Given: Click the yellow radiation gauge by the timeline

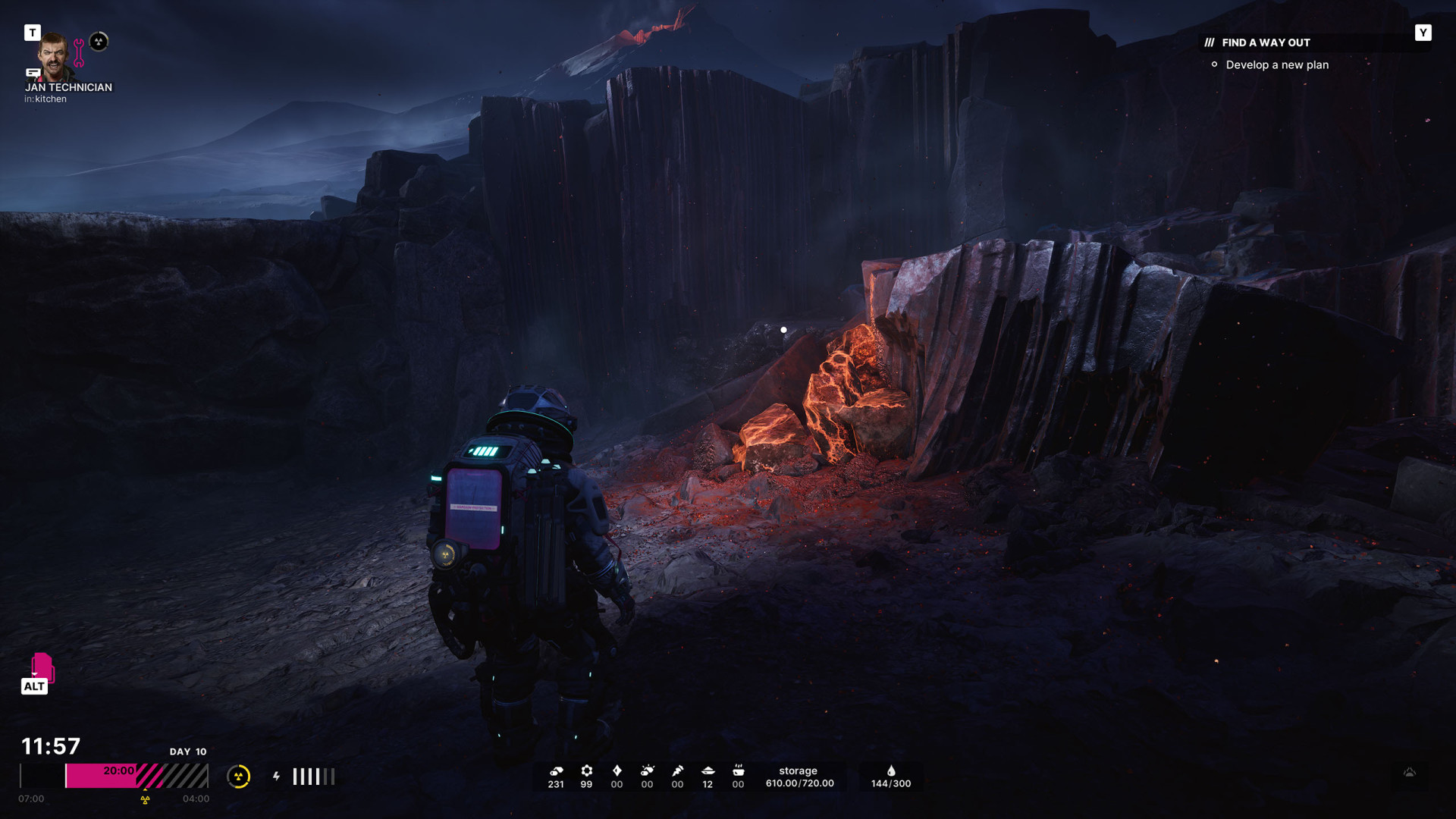Looking at the screenshot, I should [x=239, y=777].
